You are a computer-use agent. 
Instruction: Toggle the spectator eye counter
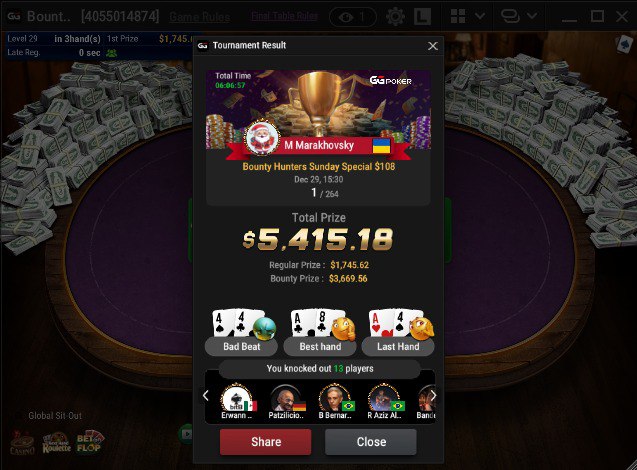(352, 17)
